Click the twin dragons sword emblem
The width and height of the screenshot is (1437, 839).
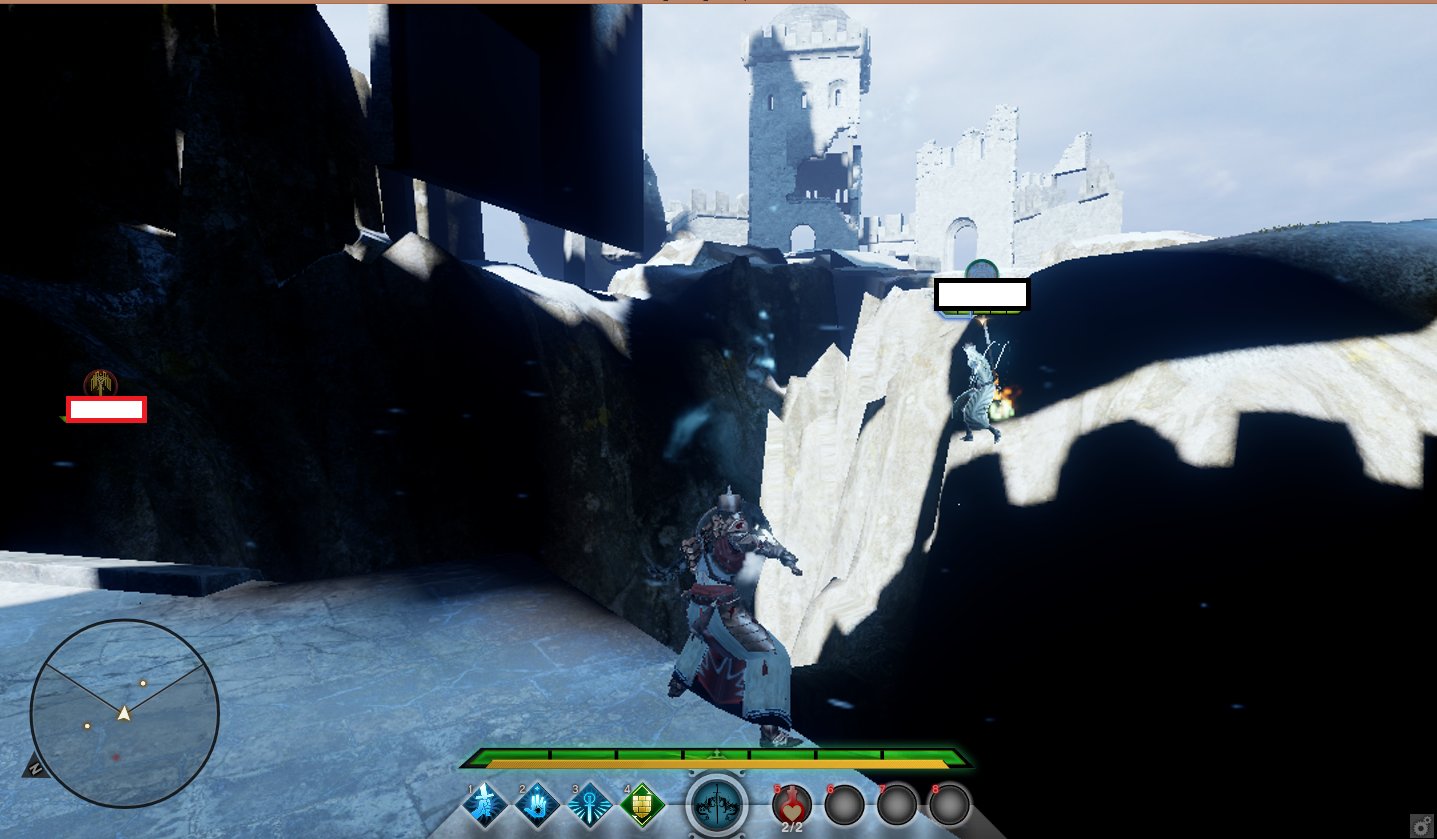(717, 804)
